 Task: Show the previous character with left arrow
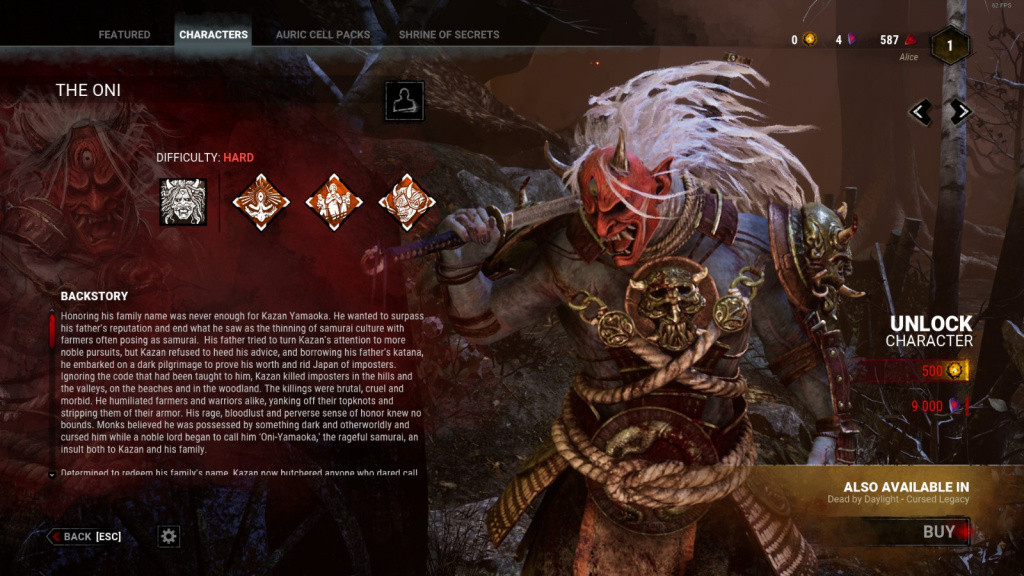click(921, 112)
